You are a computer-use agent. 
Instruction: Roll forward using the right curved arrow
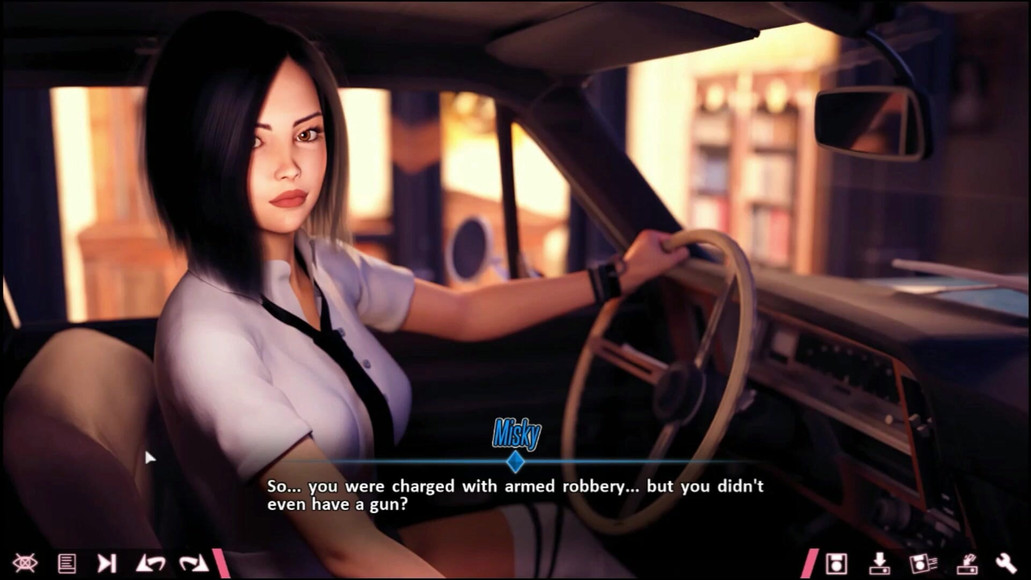tap(193, 563)
